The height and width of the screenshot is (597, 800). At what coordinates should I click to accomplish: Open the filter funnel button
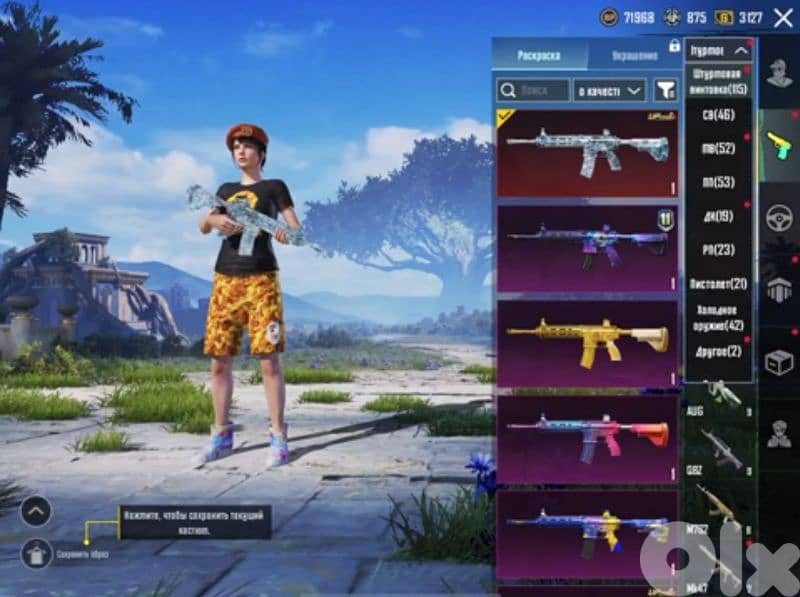pos(665,91)
